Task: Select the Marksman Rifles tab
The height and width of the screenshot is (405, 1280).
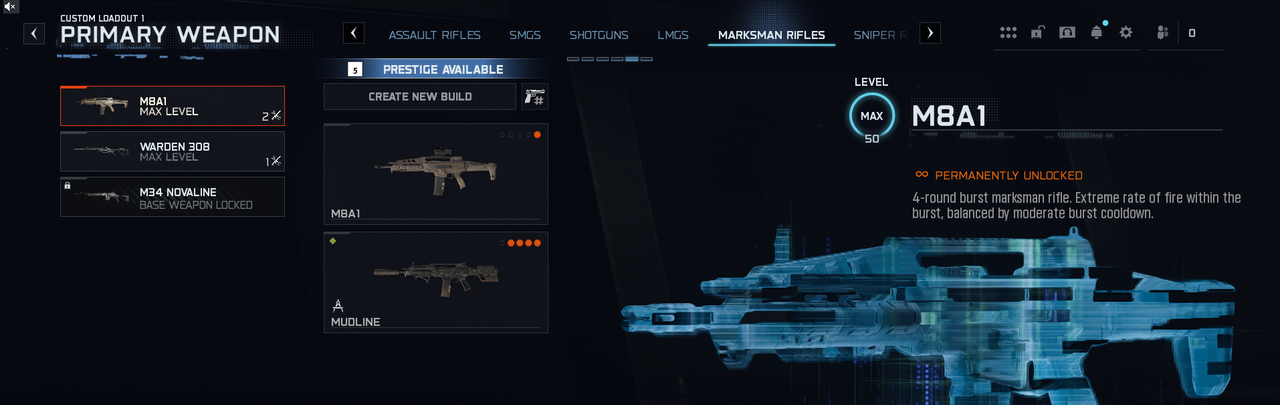Action: coord(771,35)
